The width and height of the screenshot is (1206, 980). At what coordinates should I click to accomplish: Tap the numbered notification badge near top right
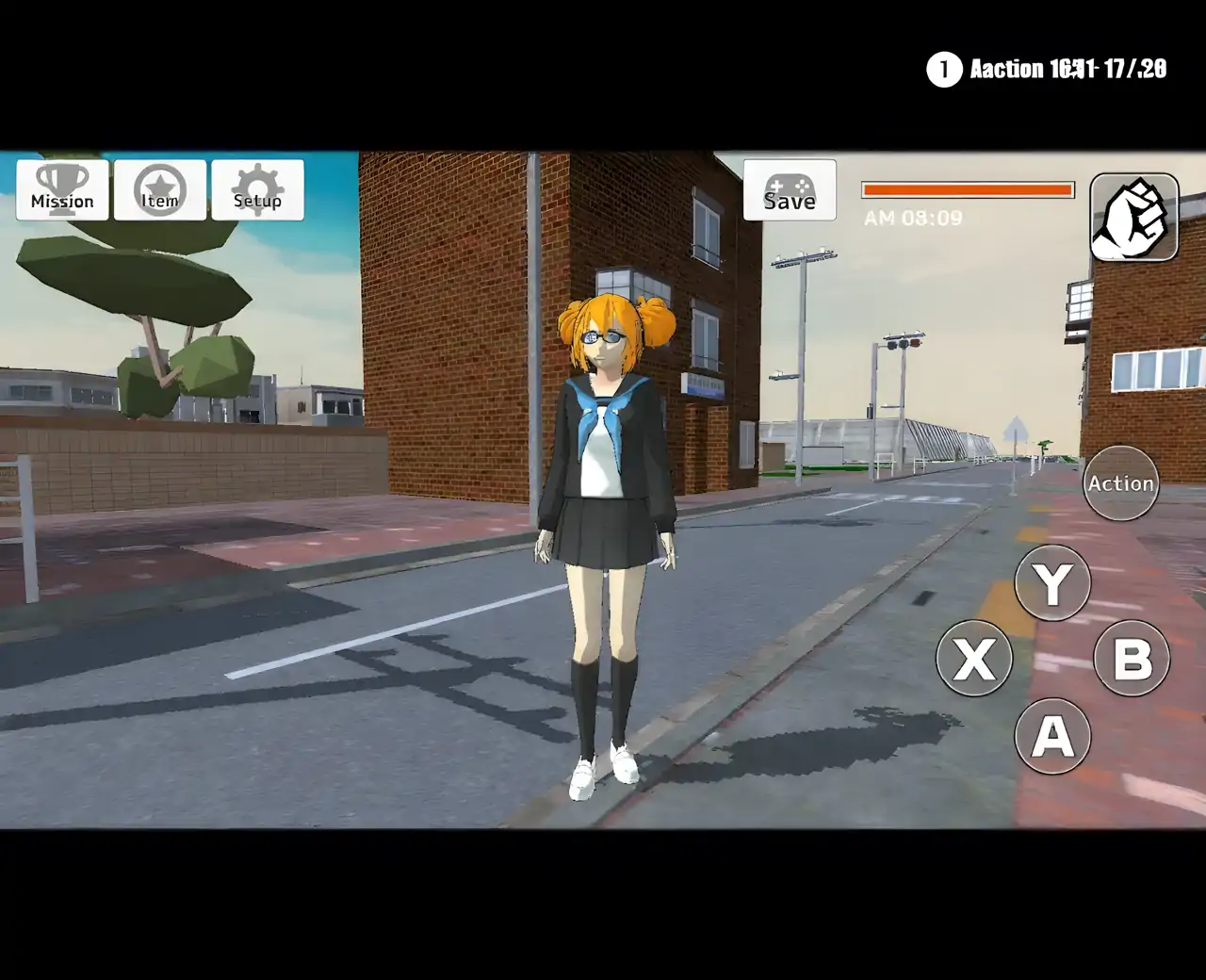pyautogui.click(x=942, y=70)
